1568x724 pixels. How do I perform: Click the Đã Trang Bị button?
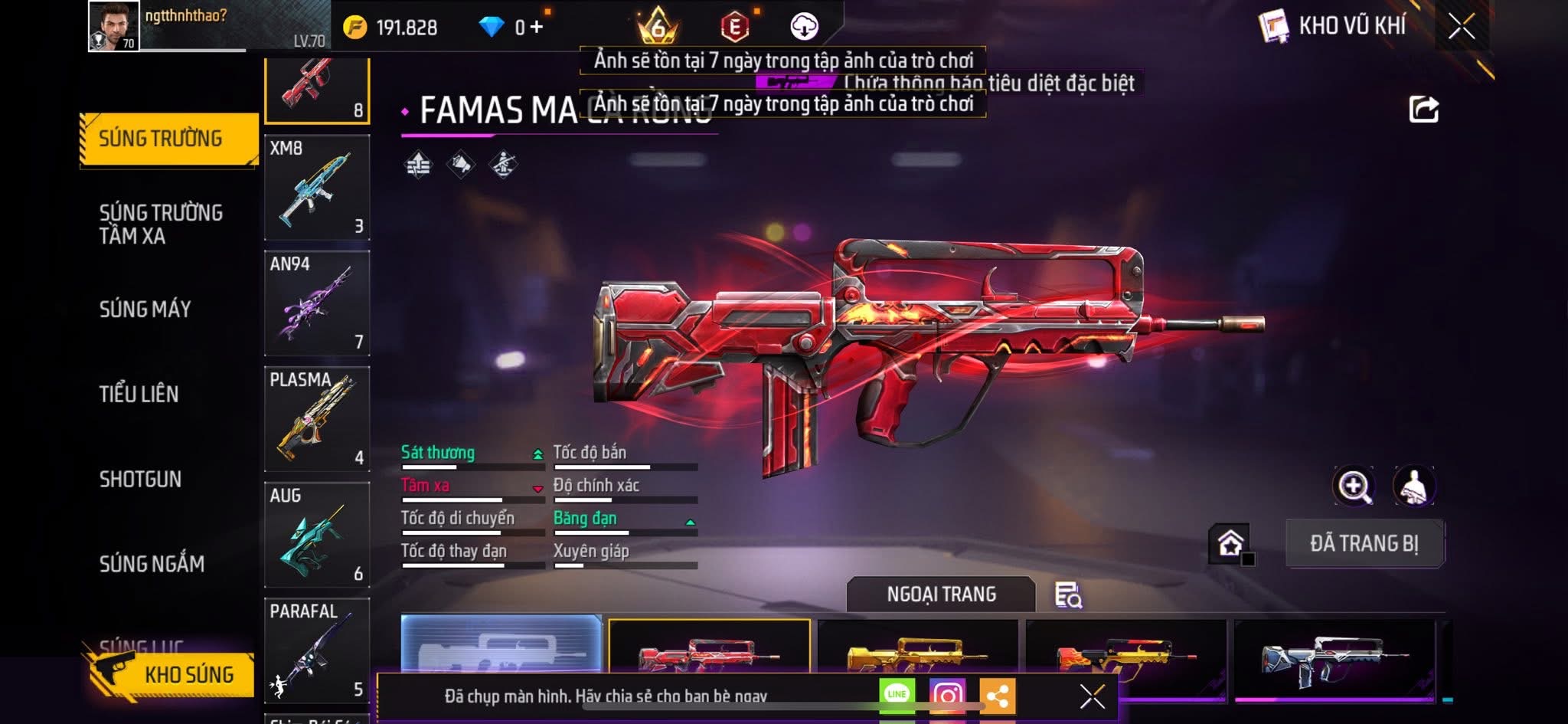1364,543
